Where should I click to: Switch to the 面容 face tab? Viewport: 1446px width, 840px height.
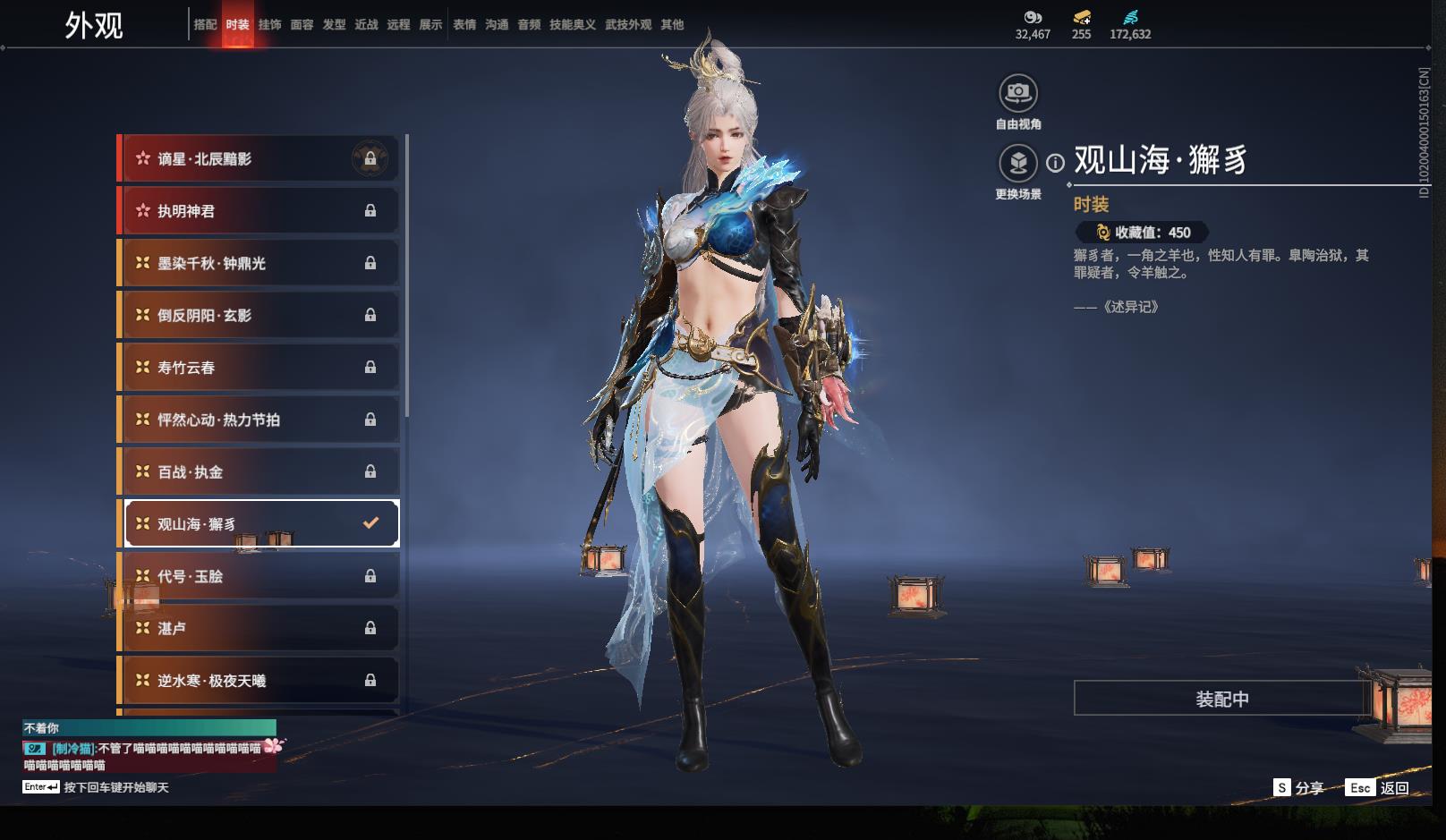click(x=302, y=25)
